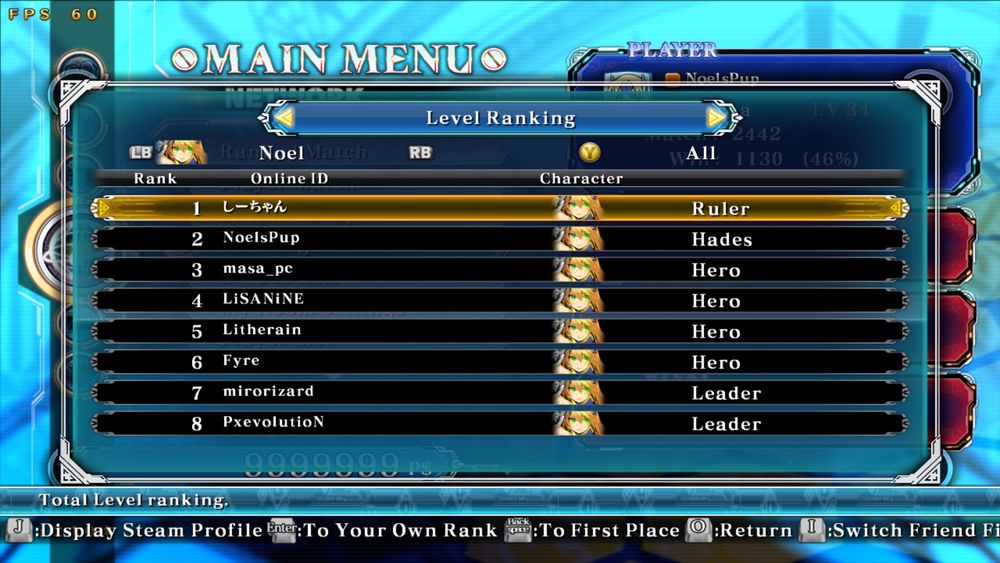Change the Noel character filter
This screenshot has height=563, width=1000.
pyautogui.click(x=281, y=153)
